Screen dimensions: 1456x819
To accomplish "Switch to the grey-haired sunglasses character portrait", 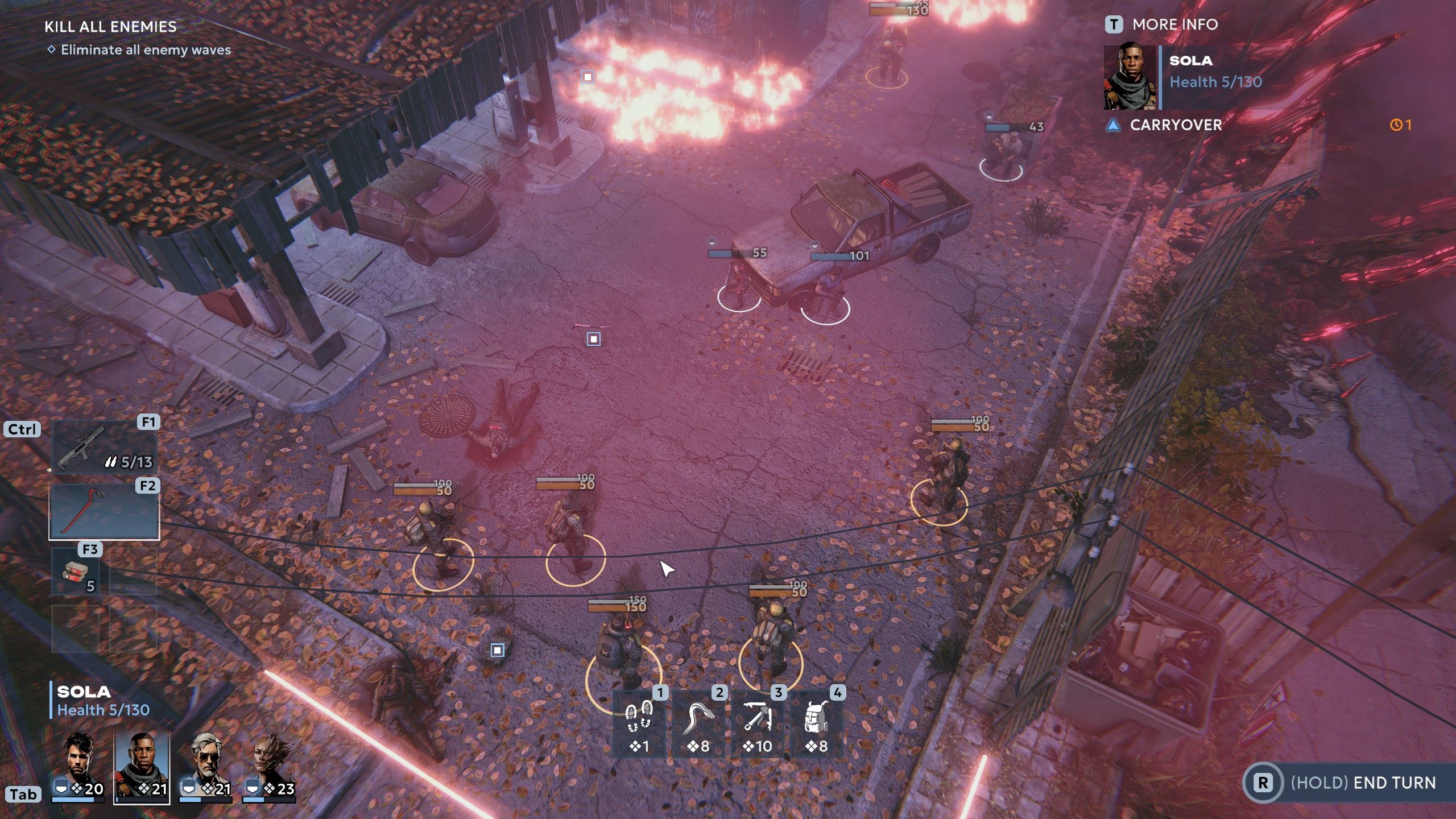I will 206,766.
